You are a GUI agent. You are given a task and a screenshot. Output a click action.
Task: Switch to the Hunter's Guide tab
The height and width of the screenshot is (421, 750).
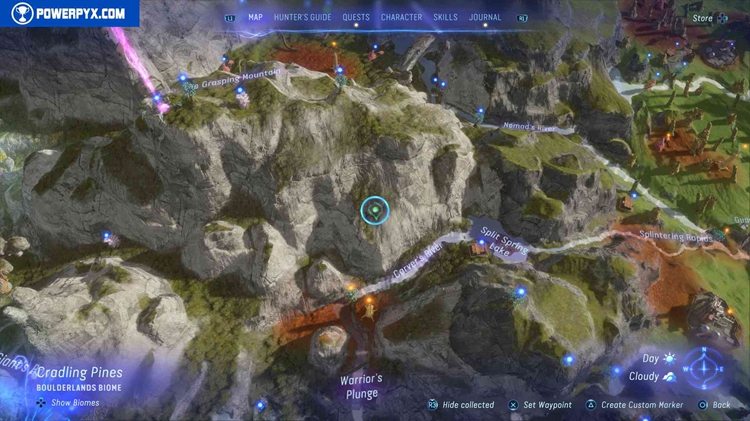(302, 17)
